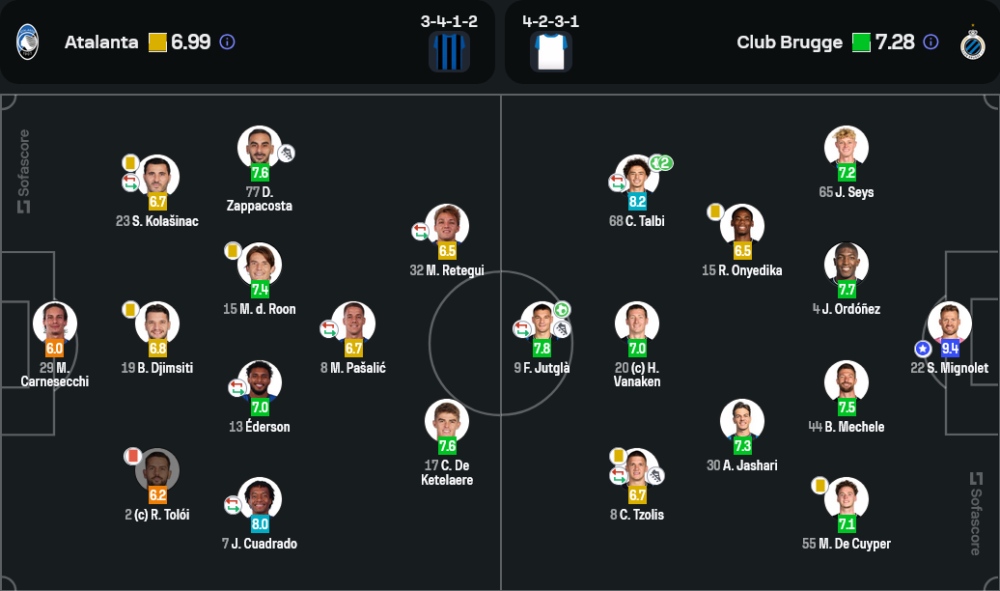Select D. Zappacosta's player avatar
Image resolution: width=1000 pixels, height=591 pixels.
[259, 148]
